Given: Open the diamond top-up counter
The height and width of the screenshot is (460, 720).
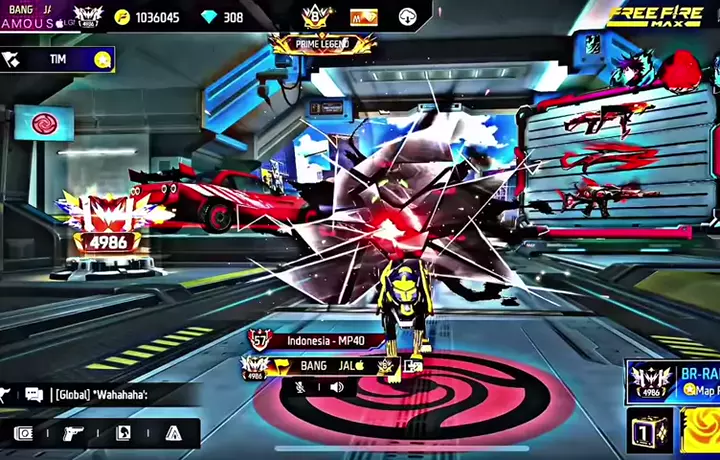Looking at the screenshot, I should [223, 17].
